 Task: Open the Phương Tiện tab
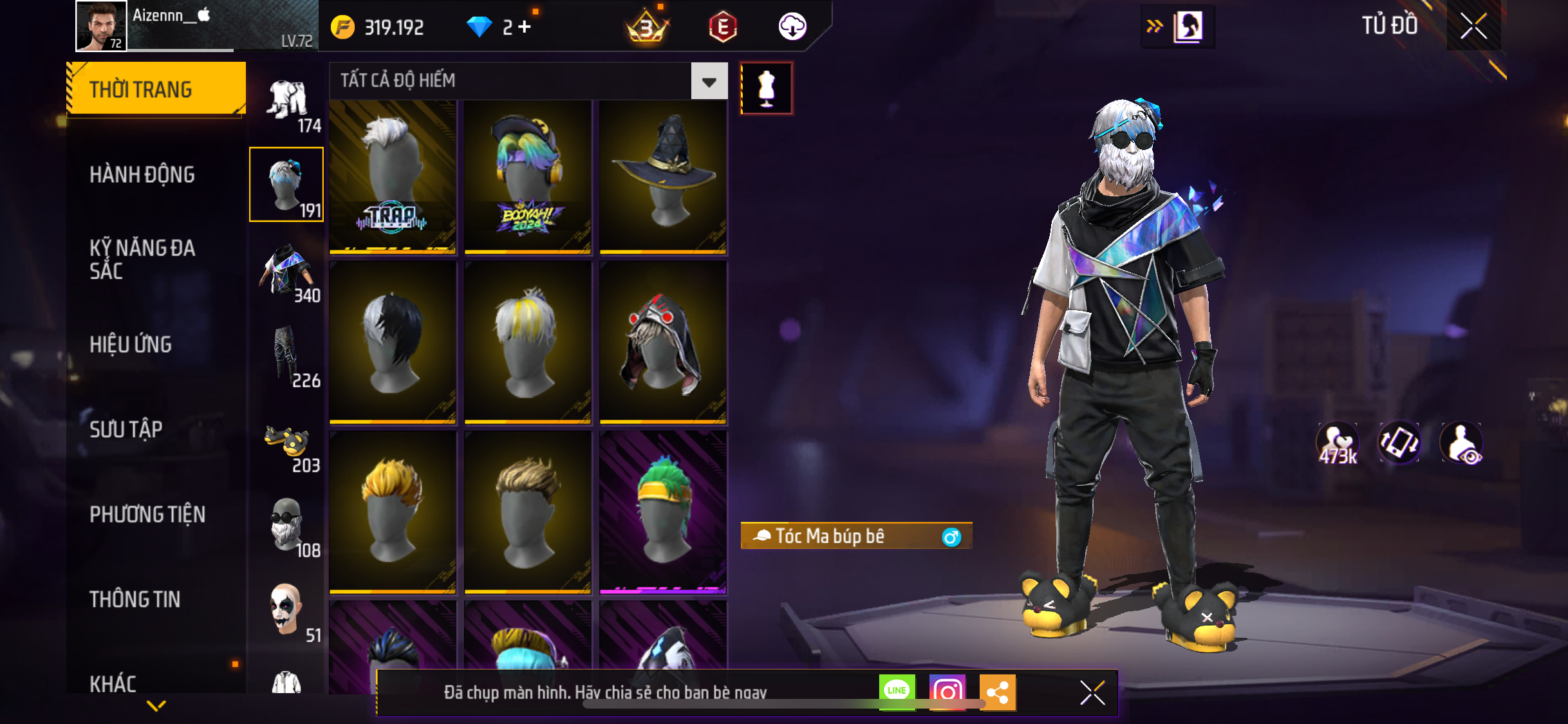(147, 514)
